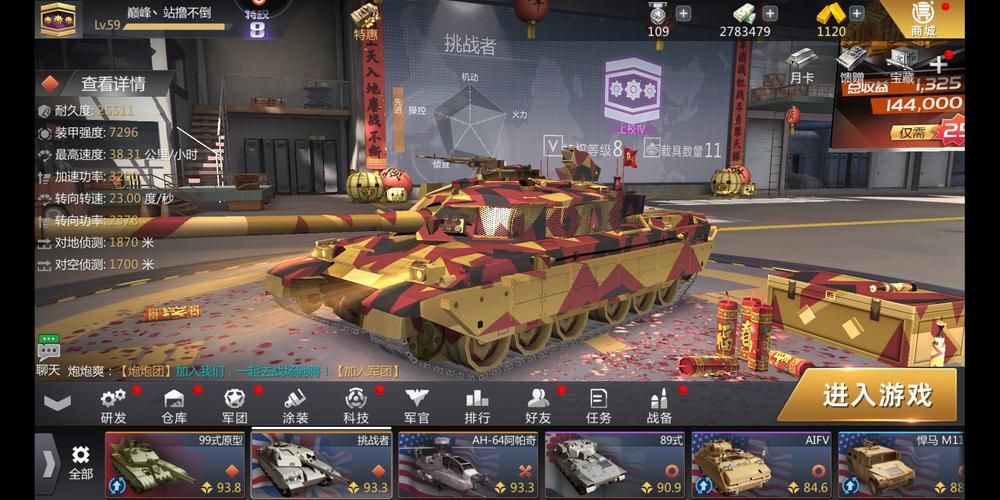Open the 科技 technology menu

(x=356, y=404)
